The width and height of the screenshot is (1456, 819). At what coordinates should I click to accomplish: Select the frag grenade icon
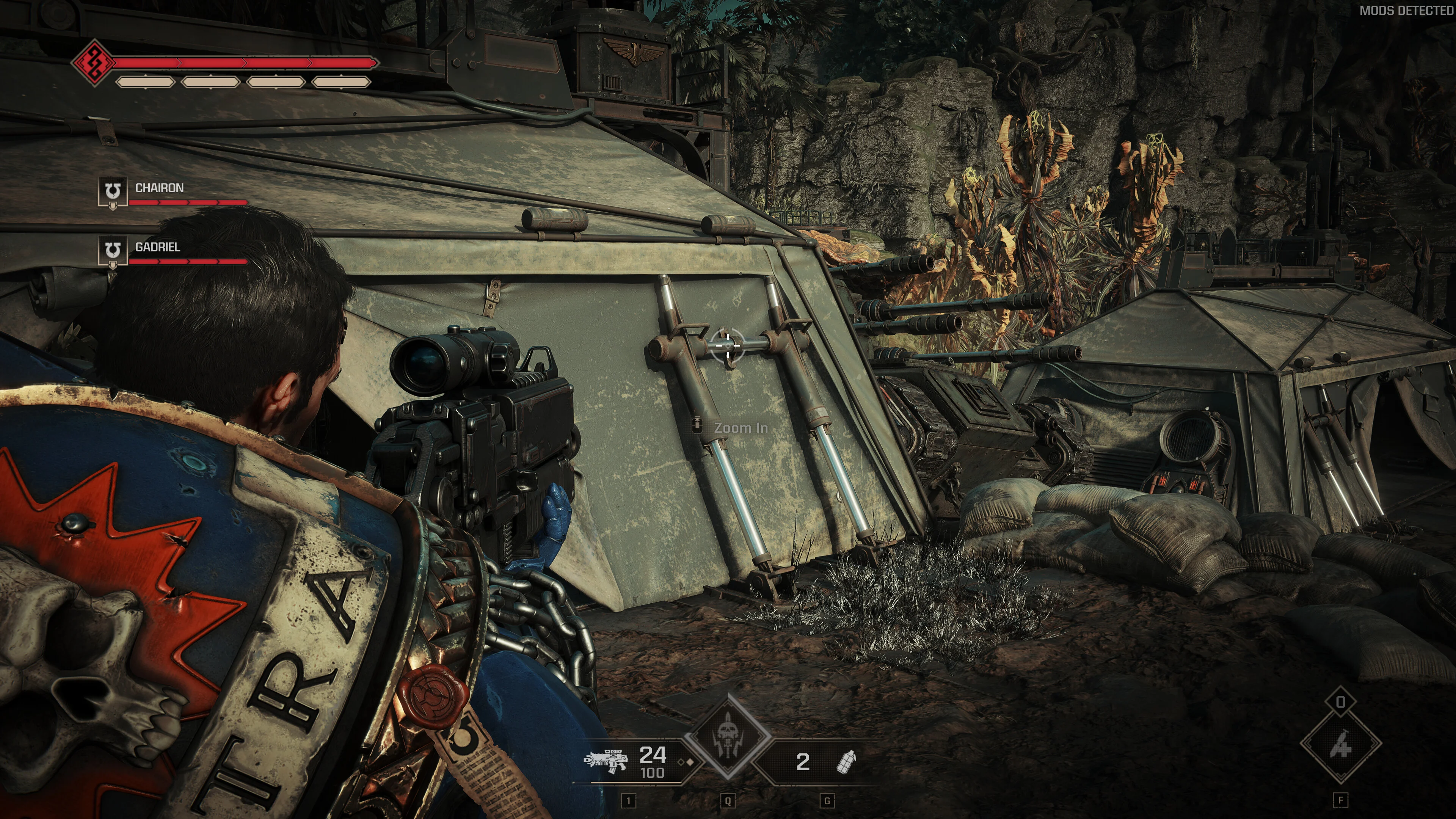tap(846, 761)
